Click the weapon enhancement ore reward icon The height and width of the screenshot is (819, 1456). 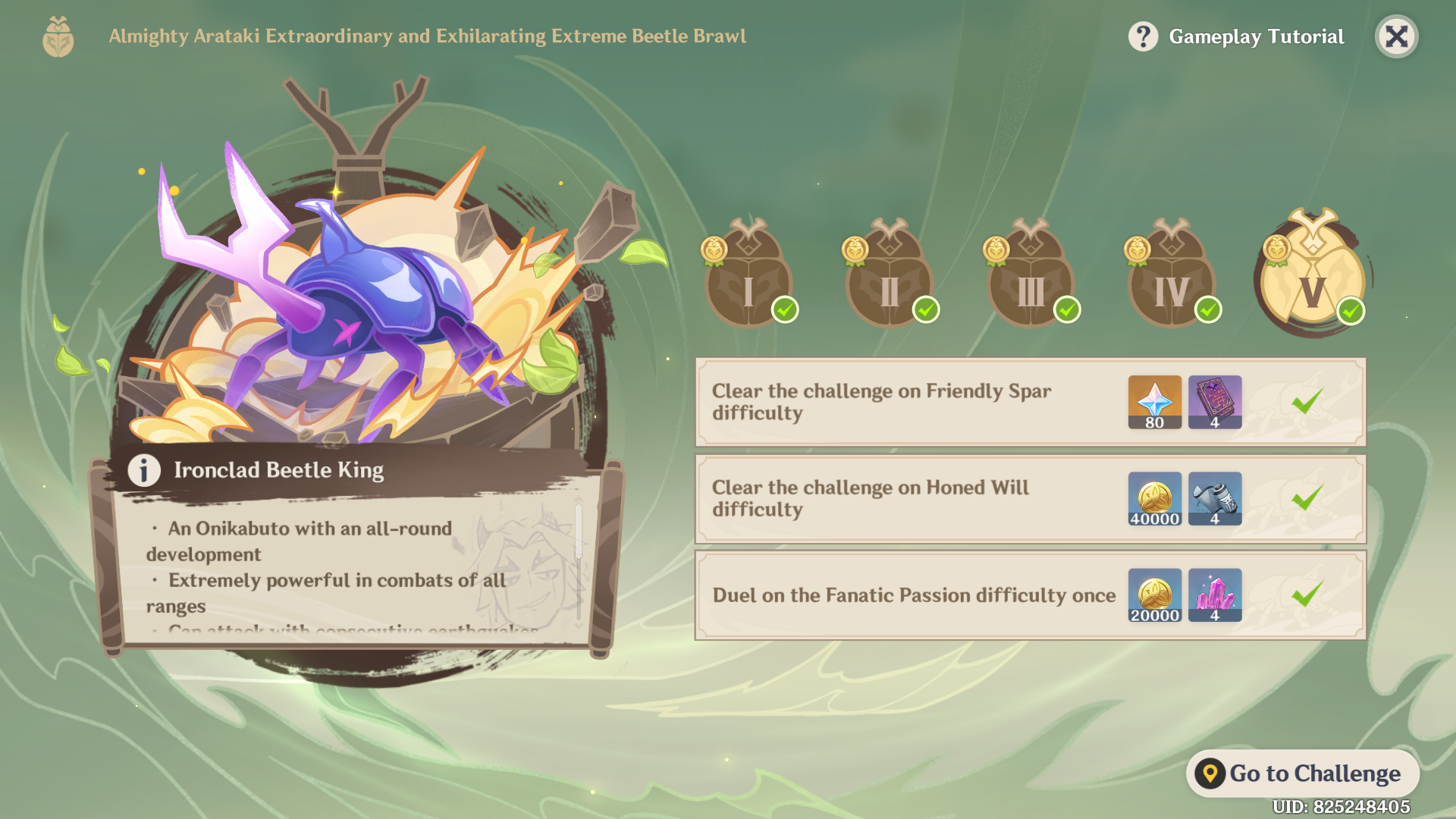click(1214, 499)
